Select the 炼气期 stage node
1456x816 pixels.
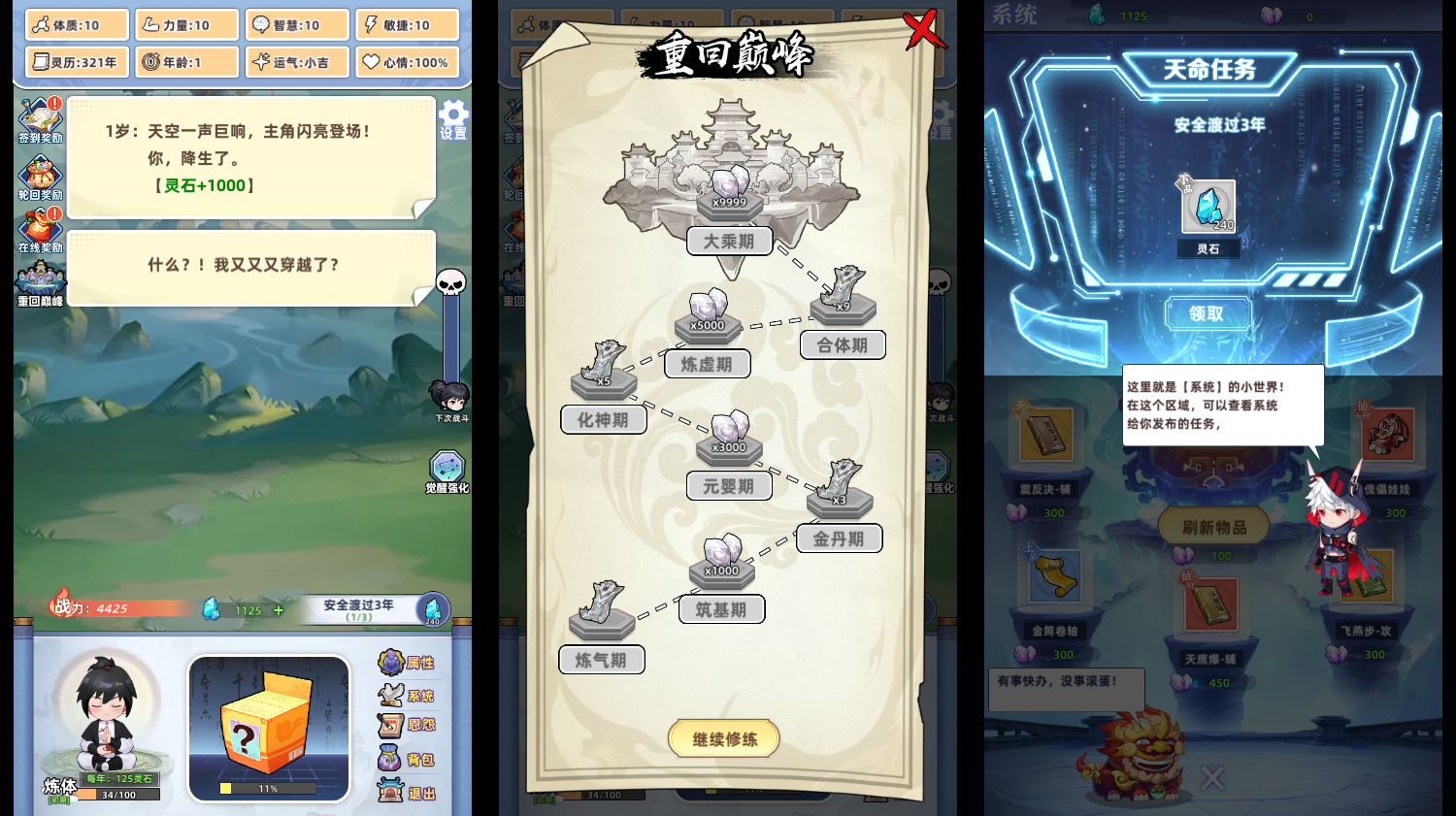[x=602, y=659]
